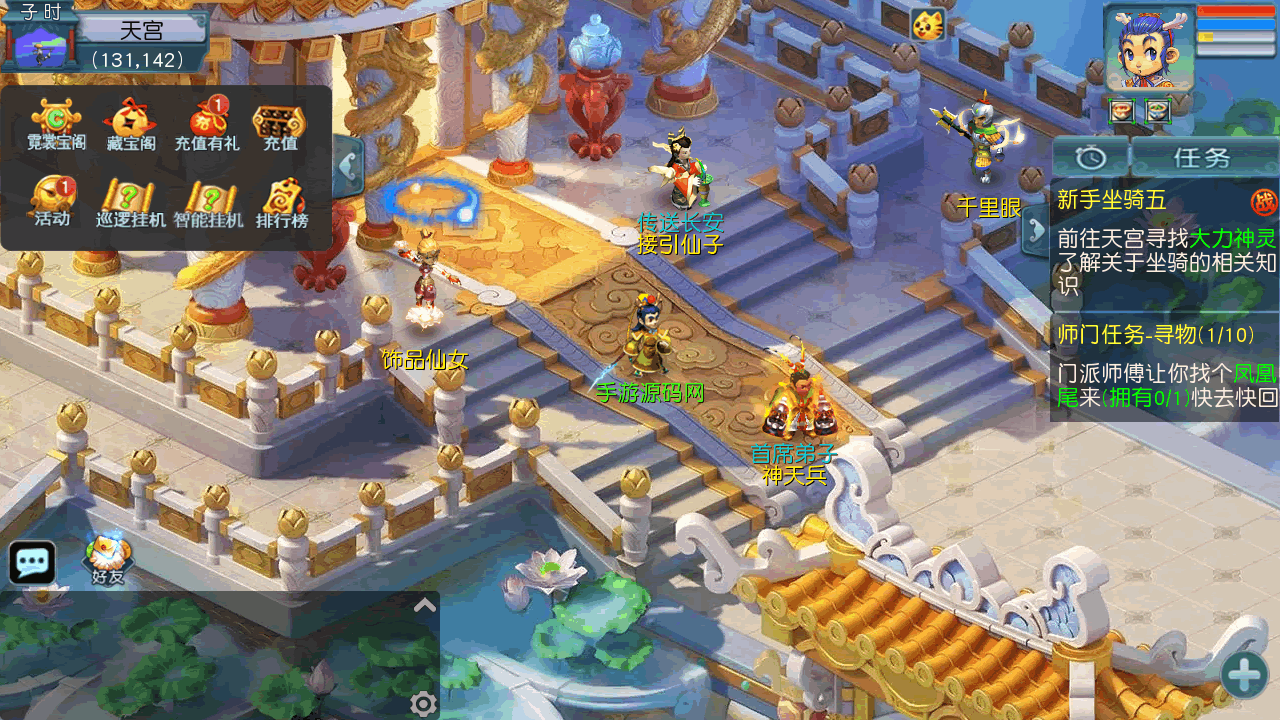Open the 霓裳宝阁 shop icon

56,124
